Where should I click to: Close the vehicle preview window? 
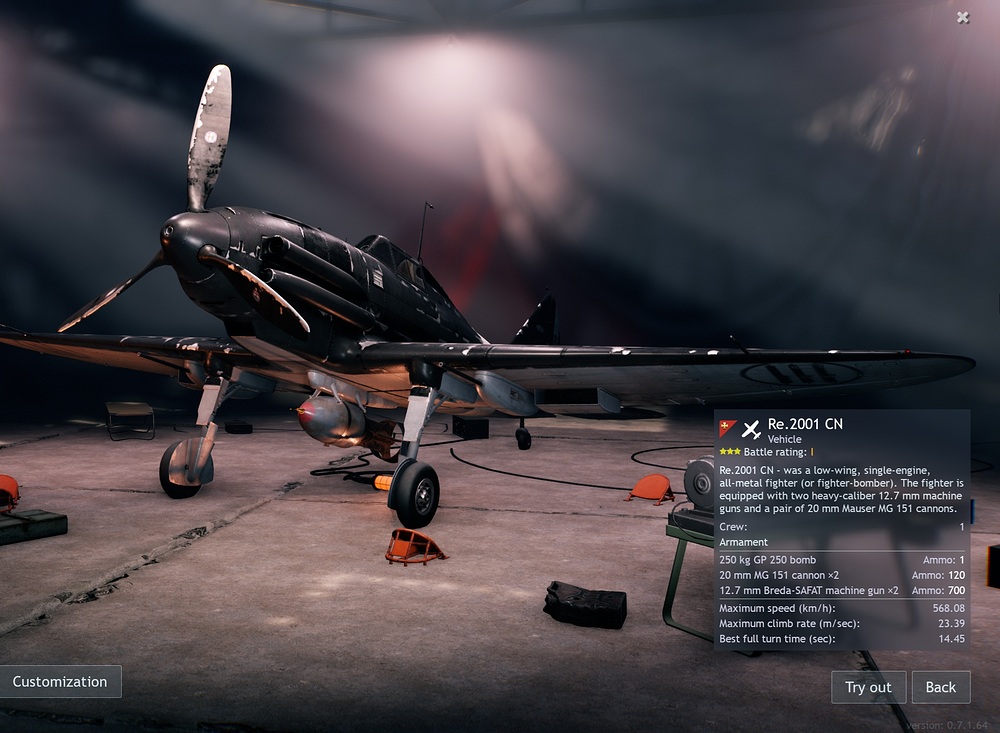tap(962, 17)
